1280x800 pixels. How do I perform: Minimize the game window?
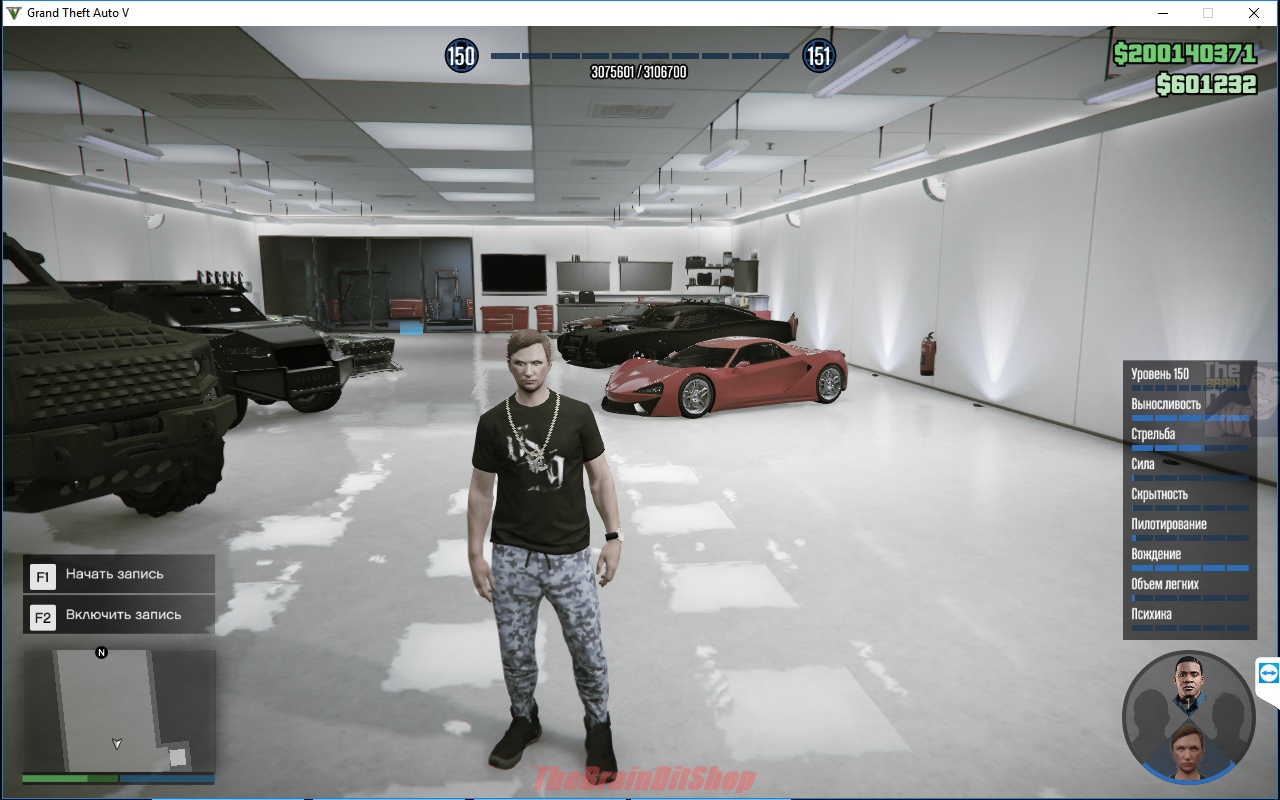(1163, 13)
